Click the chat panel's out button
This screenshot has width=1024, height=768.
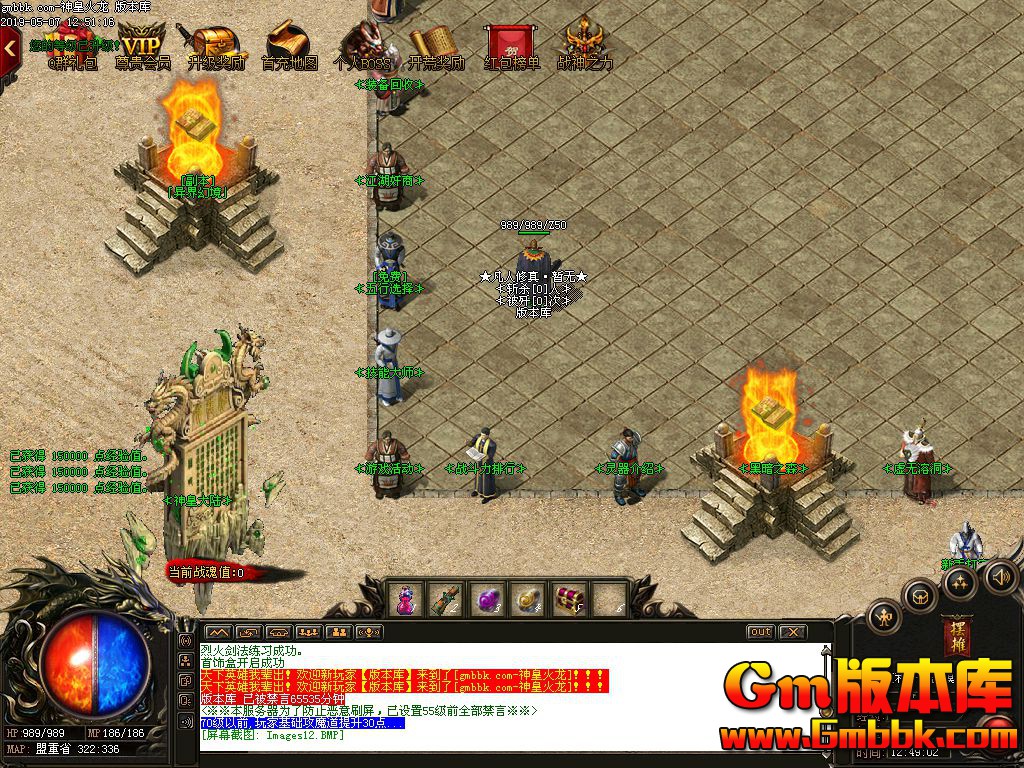point(760,632)
